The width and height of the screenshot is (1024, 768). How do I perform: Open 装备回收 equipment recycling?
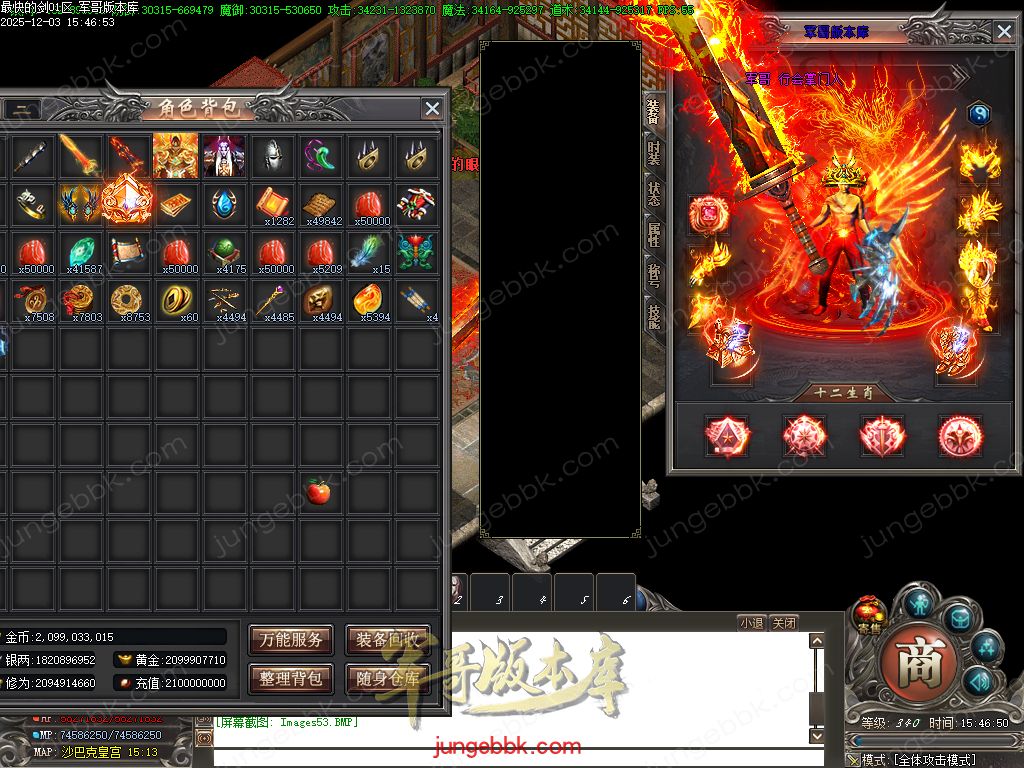[x=388, y=640]
